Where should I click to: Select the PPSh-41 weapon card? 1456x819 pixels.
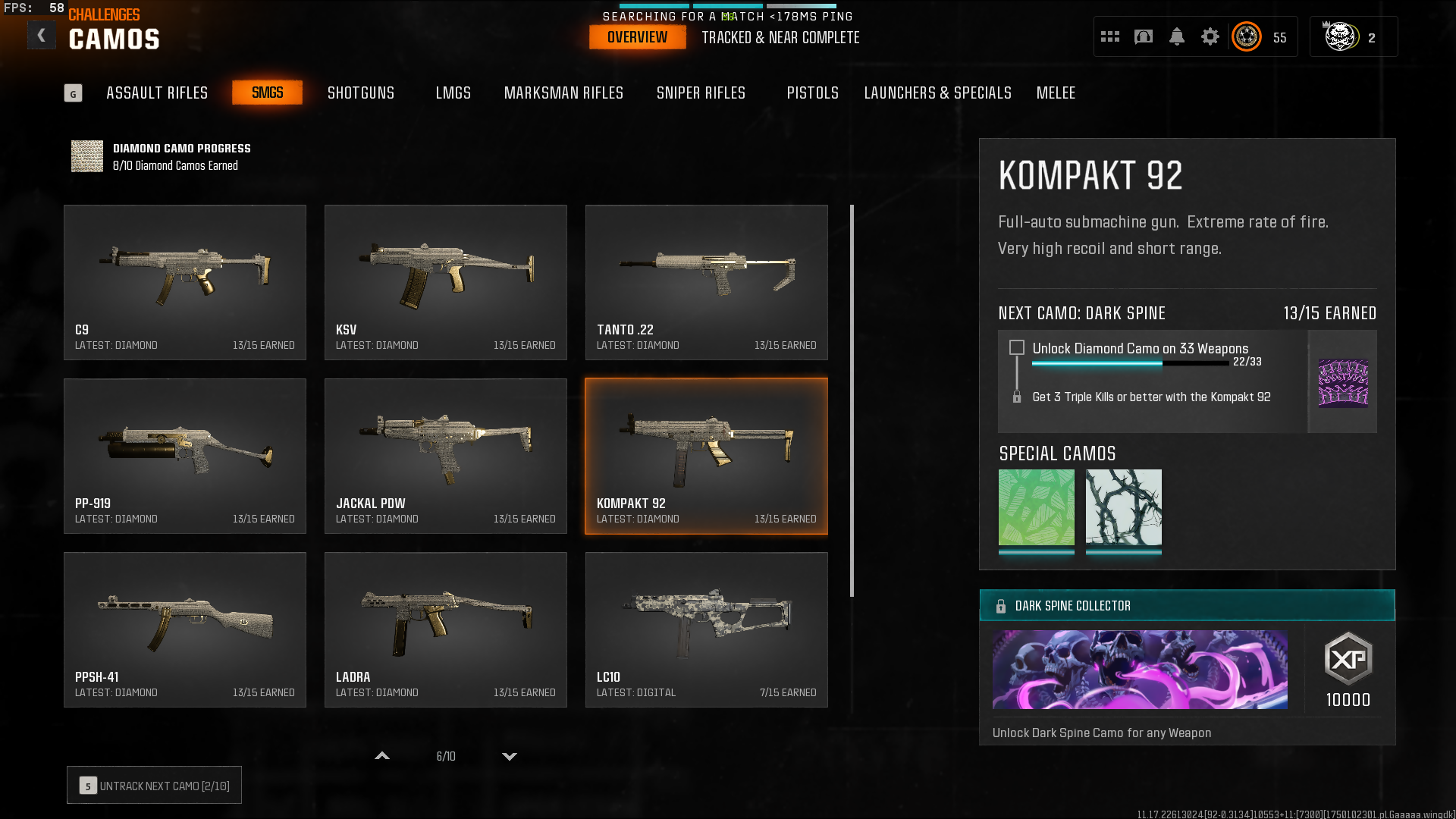[185, 629]
